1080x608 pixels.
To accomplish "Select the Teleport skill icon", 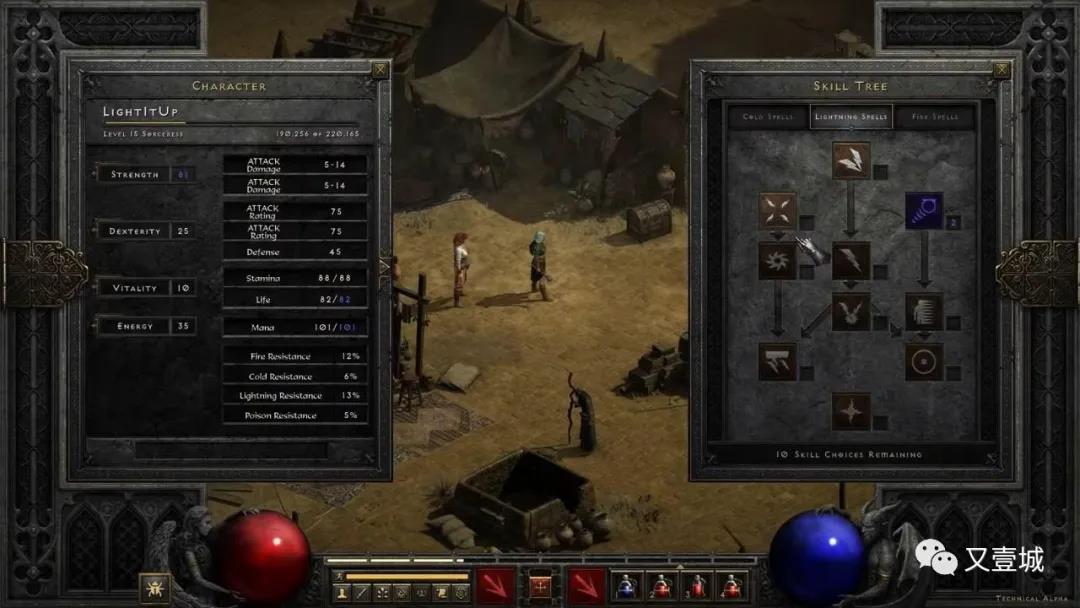I will pyautogui.click(x=924, y=311).
